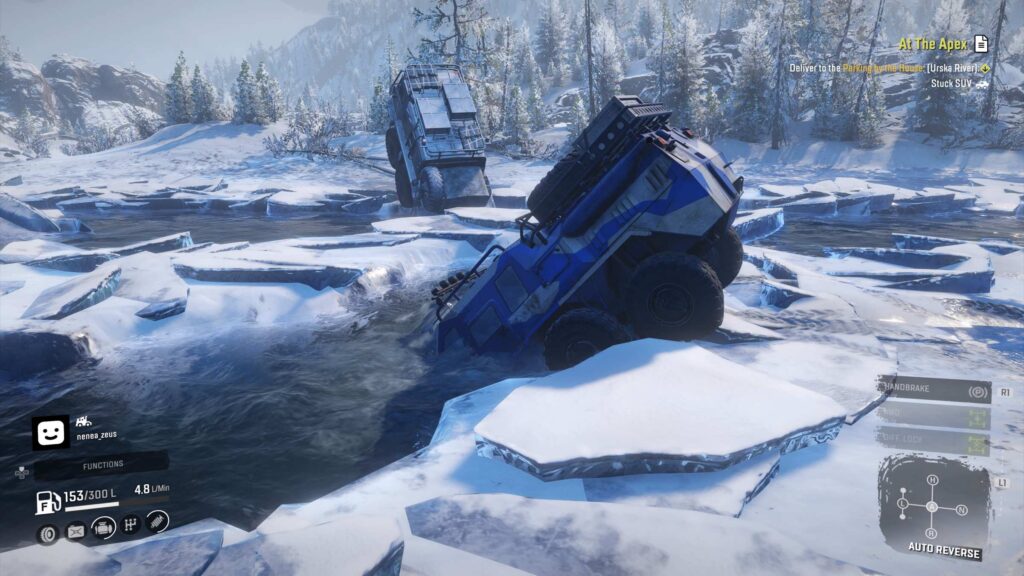
Task: Click the fuel pump icon
Action: (x=47, y=502)
